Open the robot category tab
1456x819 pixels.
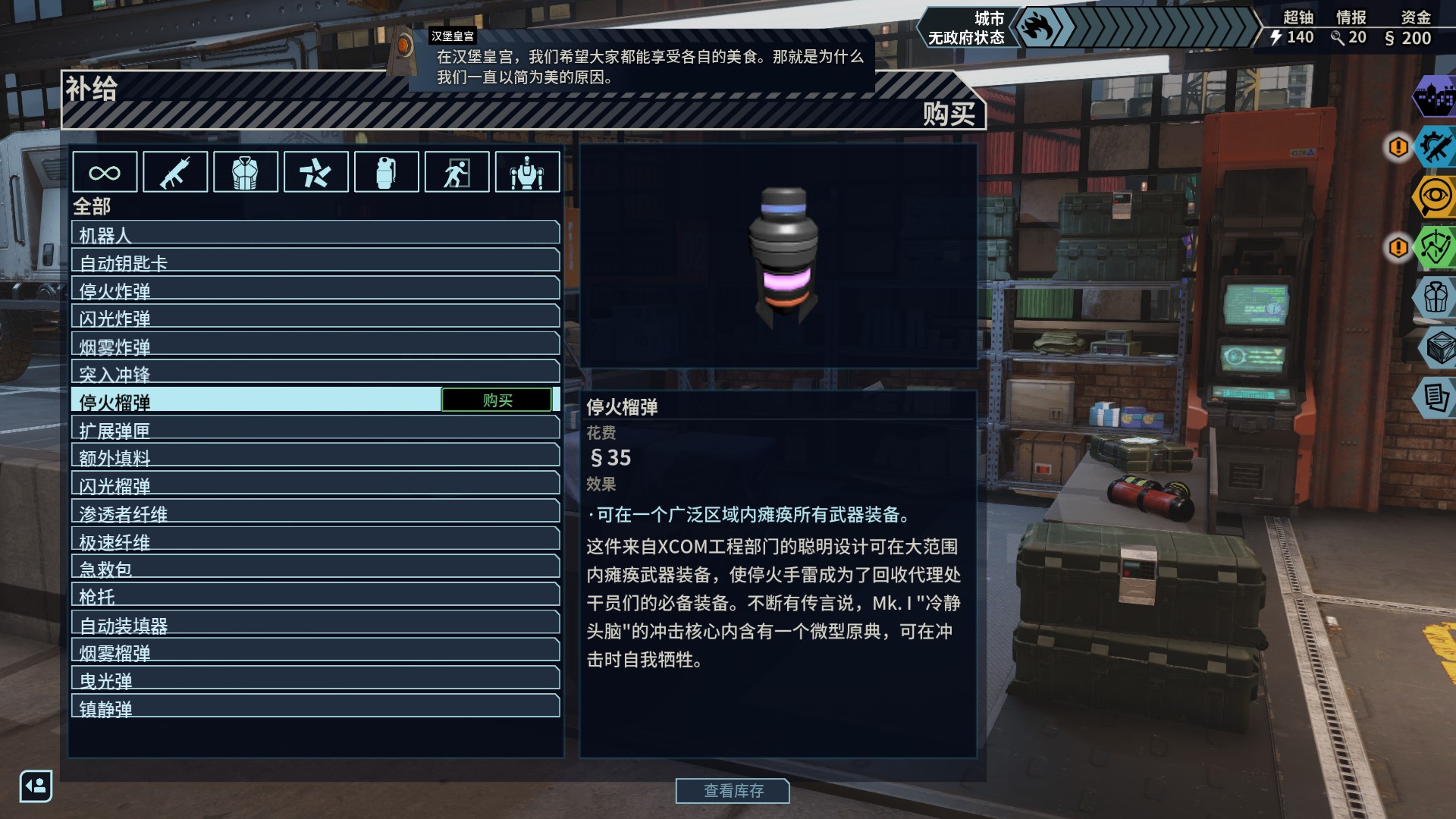[x=527, y=172]
